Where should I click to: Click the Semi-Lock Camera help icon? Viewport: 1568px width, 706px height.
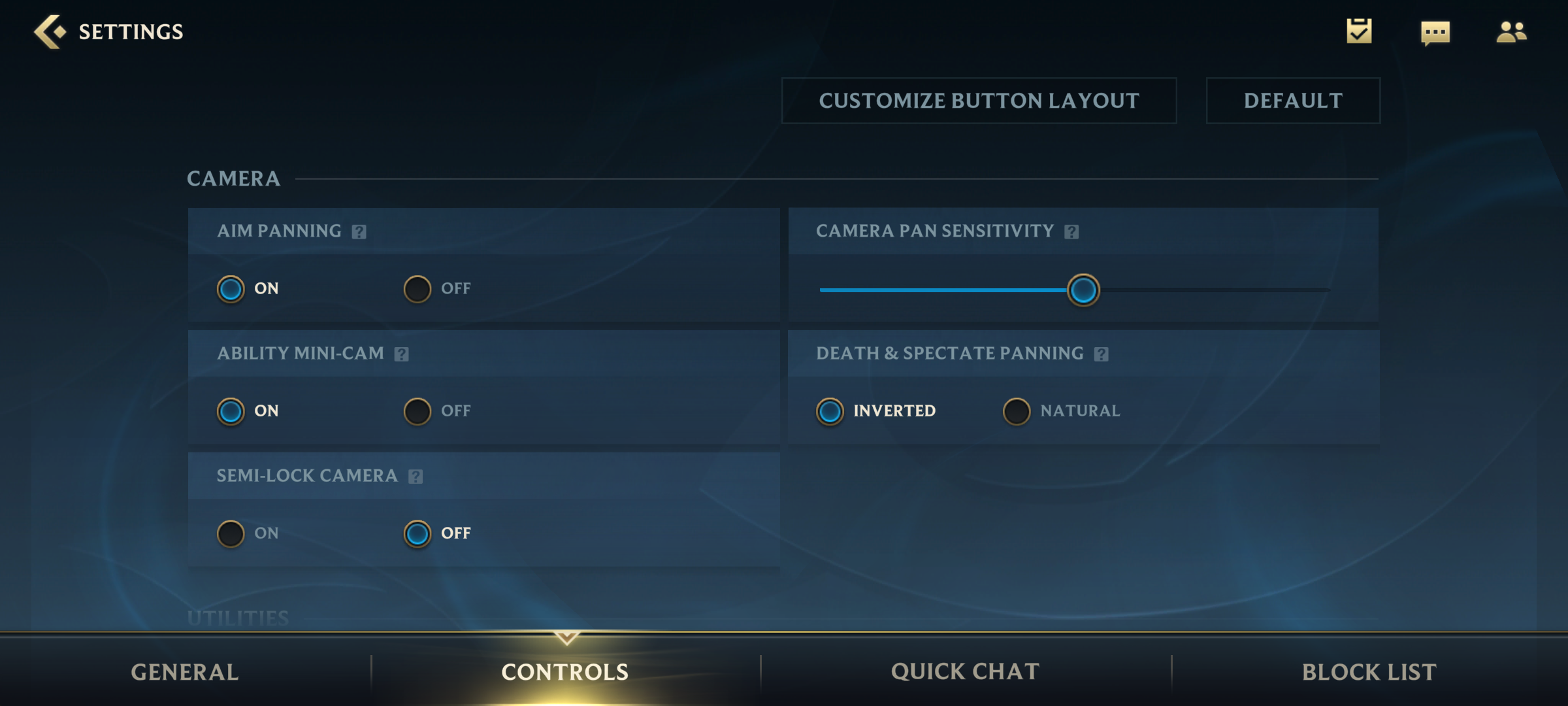(414, 476)
